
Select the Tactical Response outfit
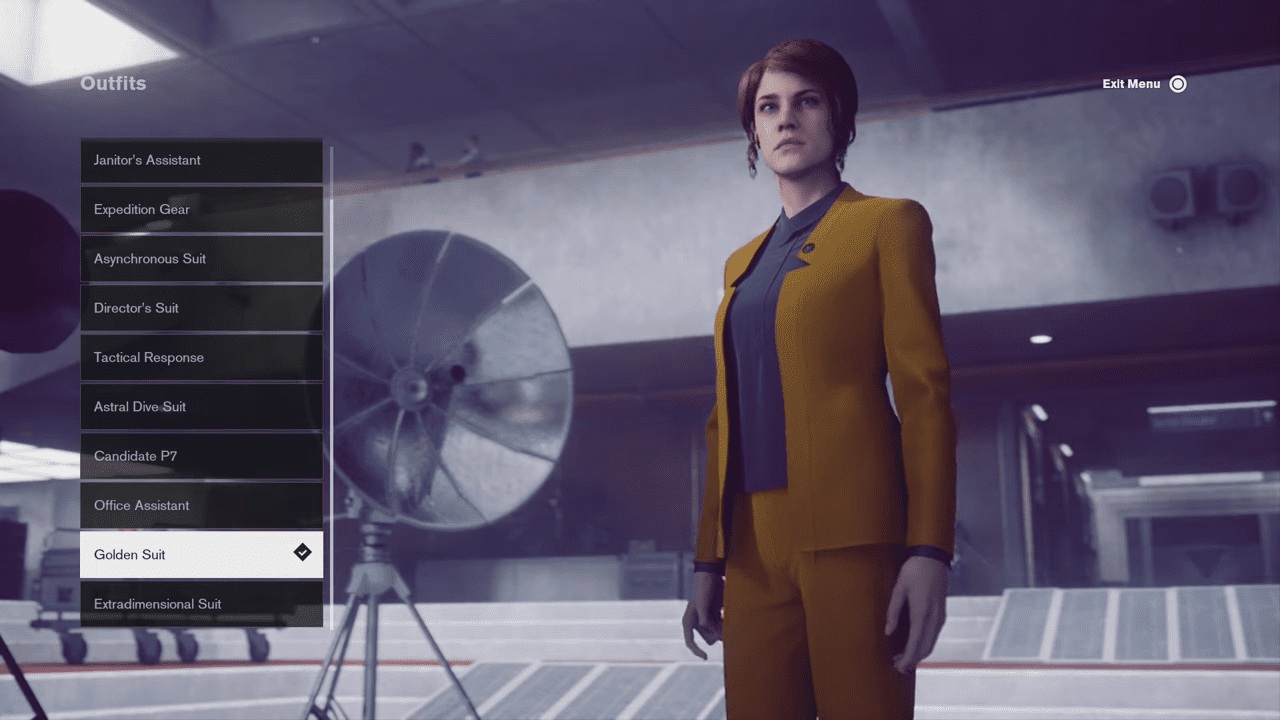coord(201,357)
